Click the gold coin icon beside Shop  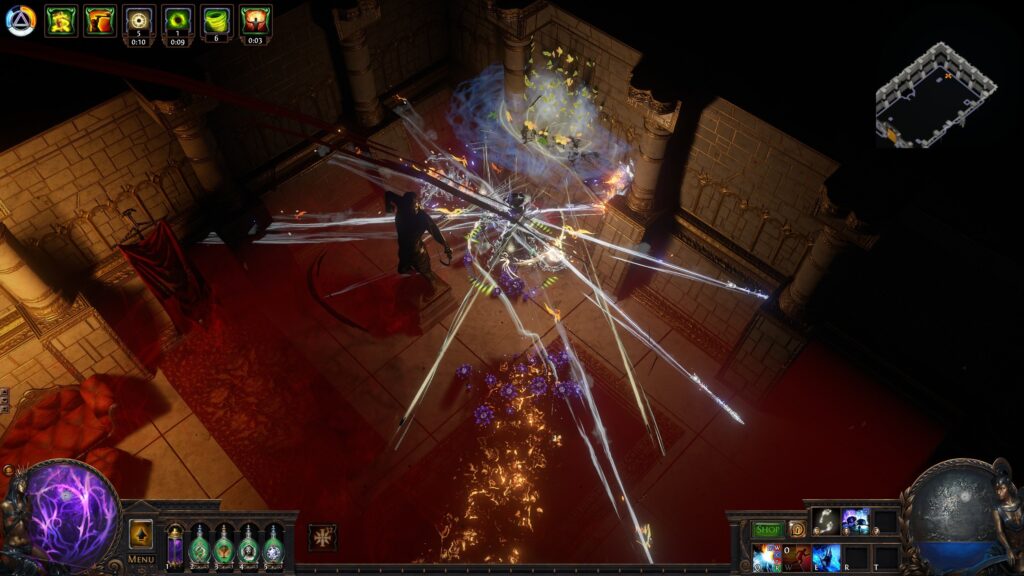pyautogui.click(x=796, y=529)
